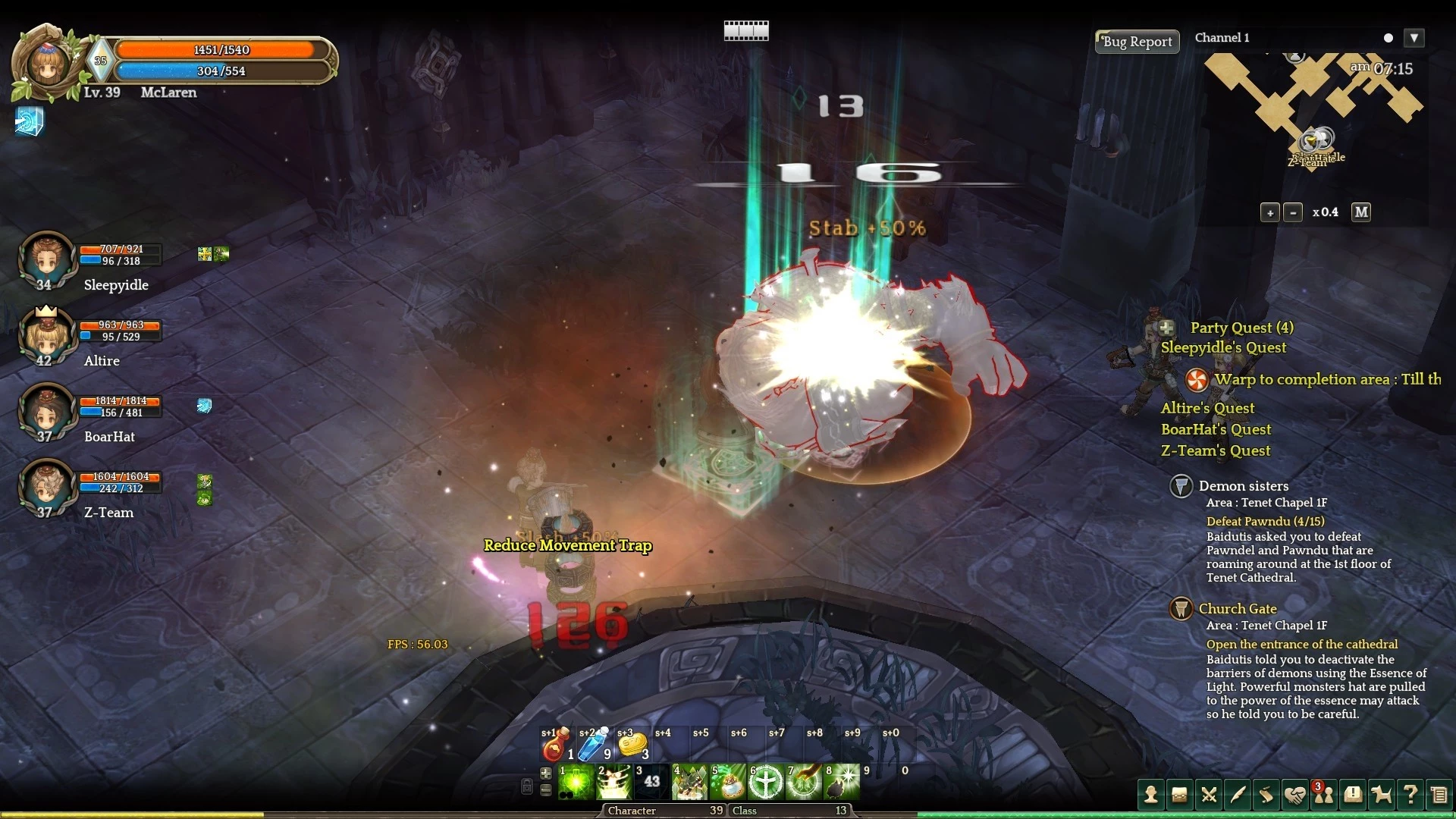This screenshot has width=1456, height=819.
Task: Zoom in the minimap with plus button
Action: coord(1270,213)
